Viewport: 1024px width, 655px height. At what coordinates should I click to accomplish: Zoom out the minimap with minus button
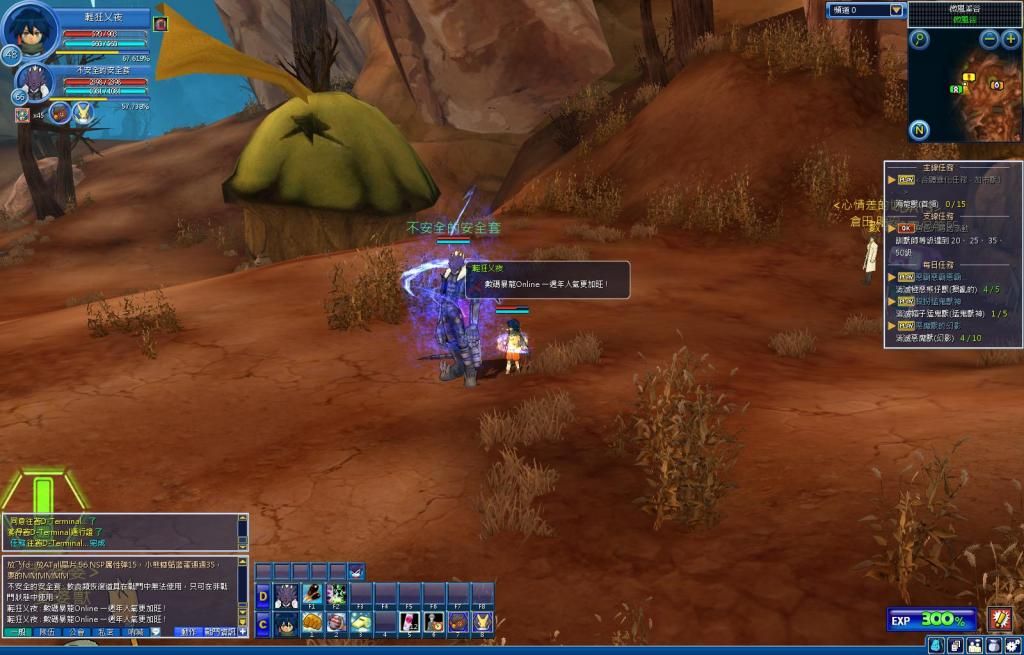click(x=989, y=39)
